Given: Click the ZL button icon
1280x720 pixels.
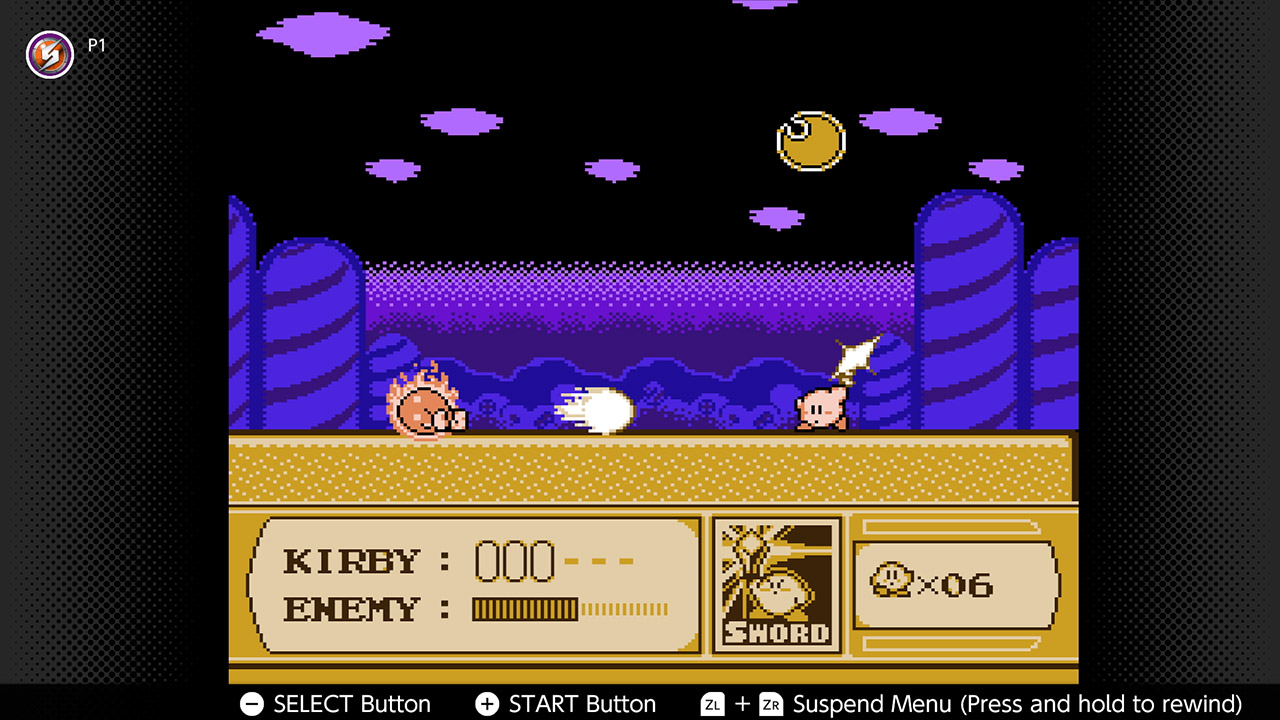Looking at the screenshot, I should 712,704.
